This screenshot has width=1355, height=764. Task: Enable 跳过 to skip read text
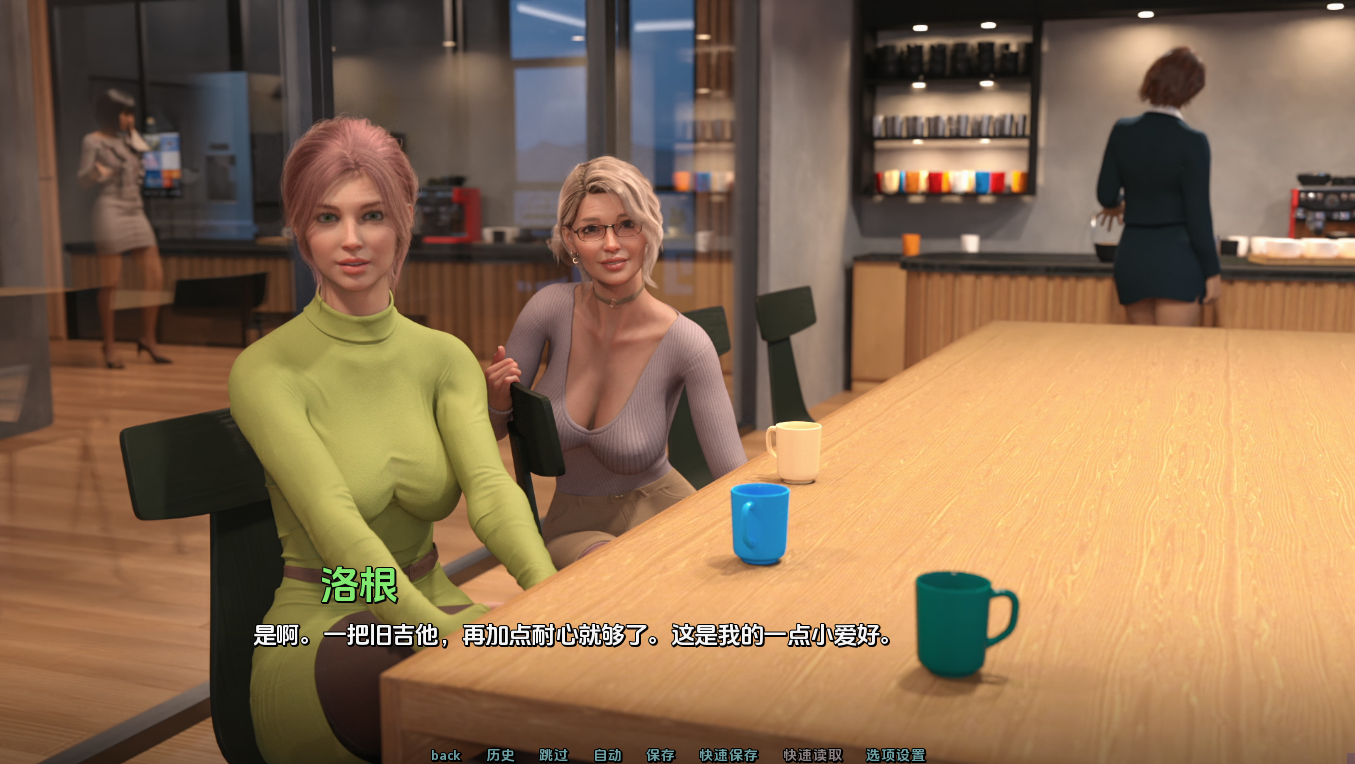[x=553, y=756]
